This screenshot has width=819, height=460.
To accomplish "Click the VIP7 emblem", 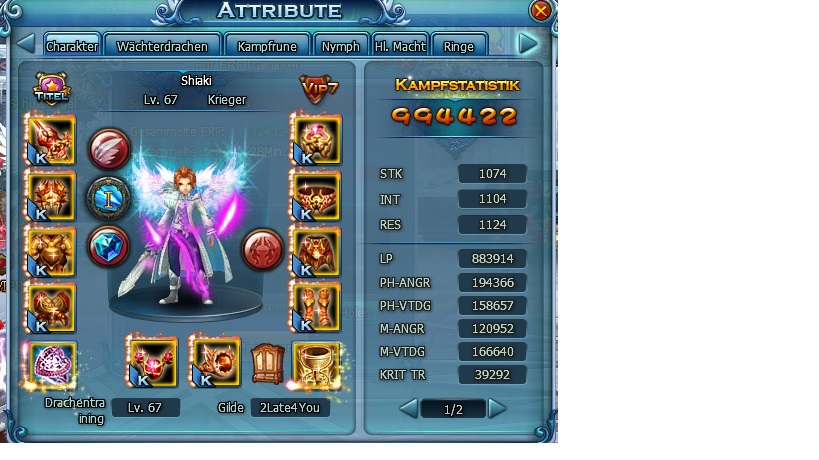I will (x=317, y=89).
